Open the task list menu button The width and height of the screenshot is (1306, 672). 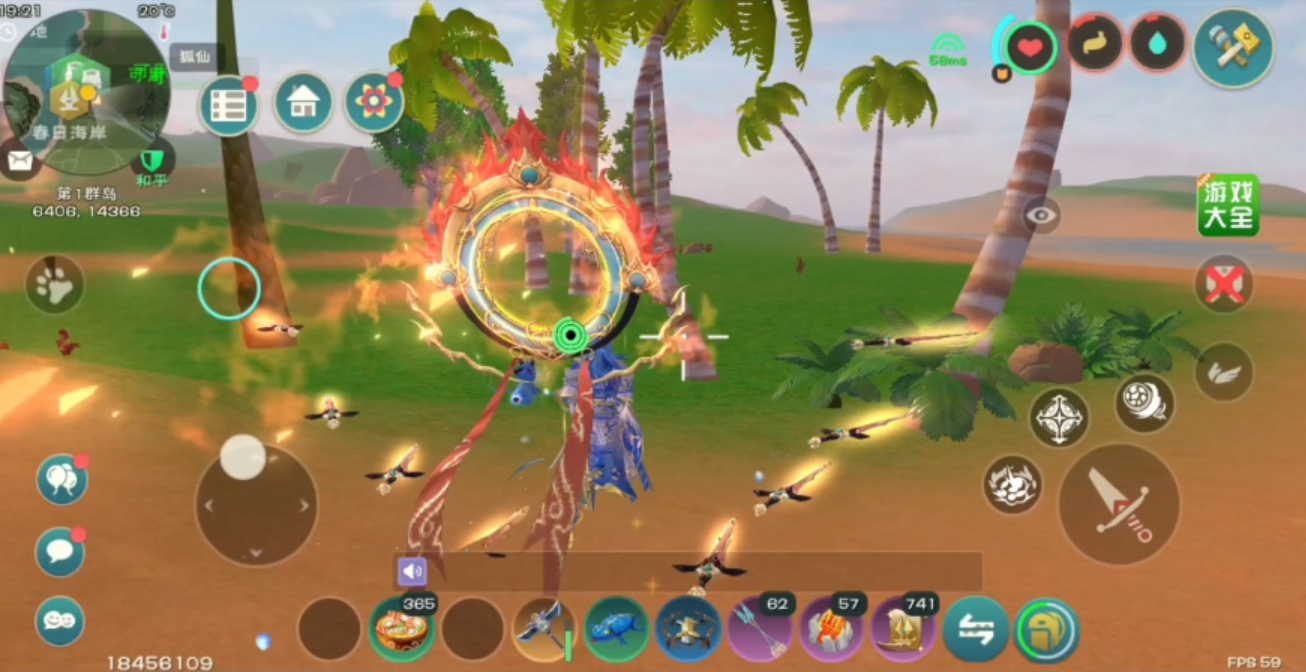[228, 105]
